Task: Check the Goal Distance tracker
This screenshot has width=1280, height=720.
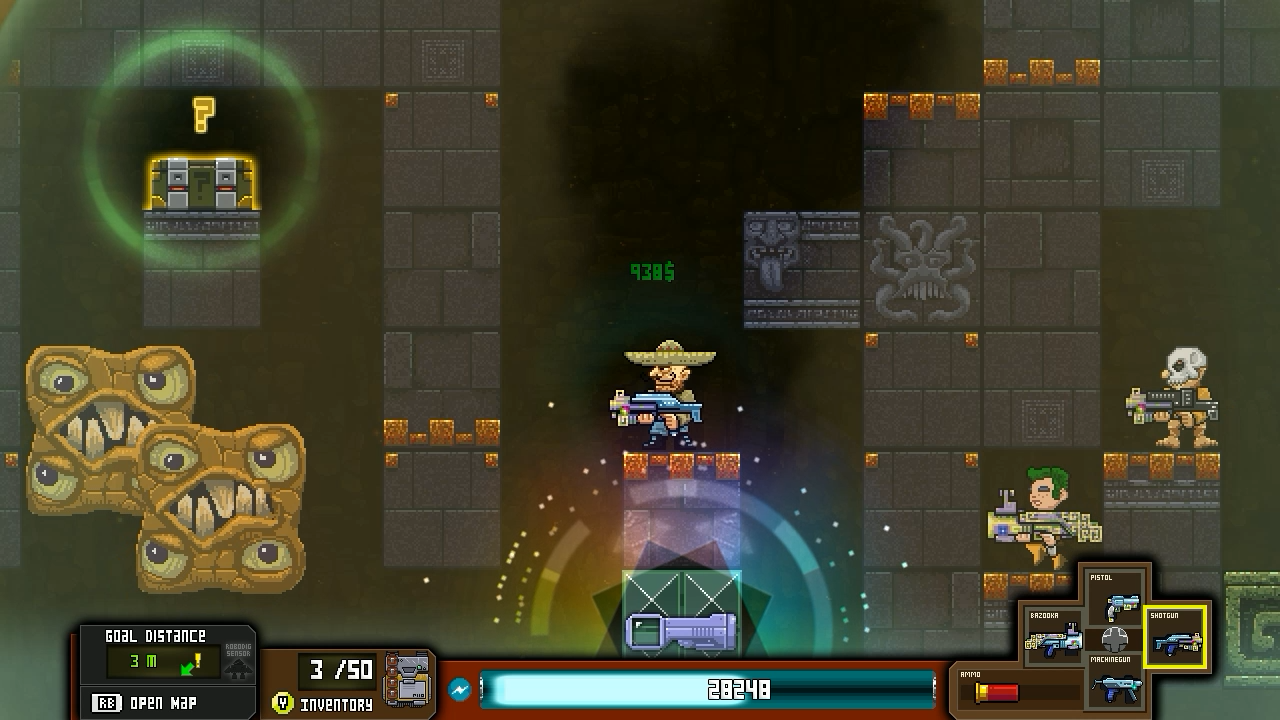Action: (x=155, y=661)
